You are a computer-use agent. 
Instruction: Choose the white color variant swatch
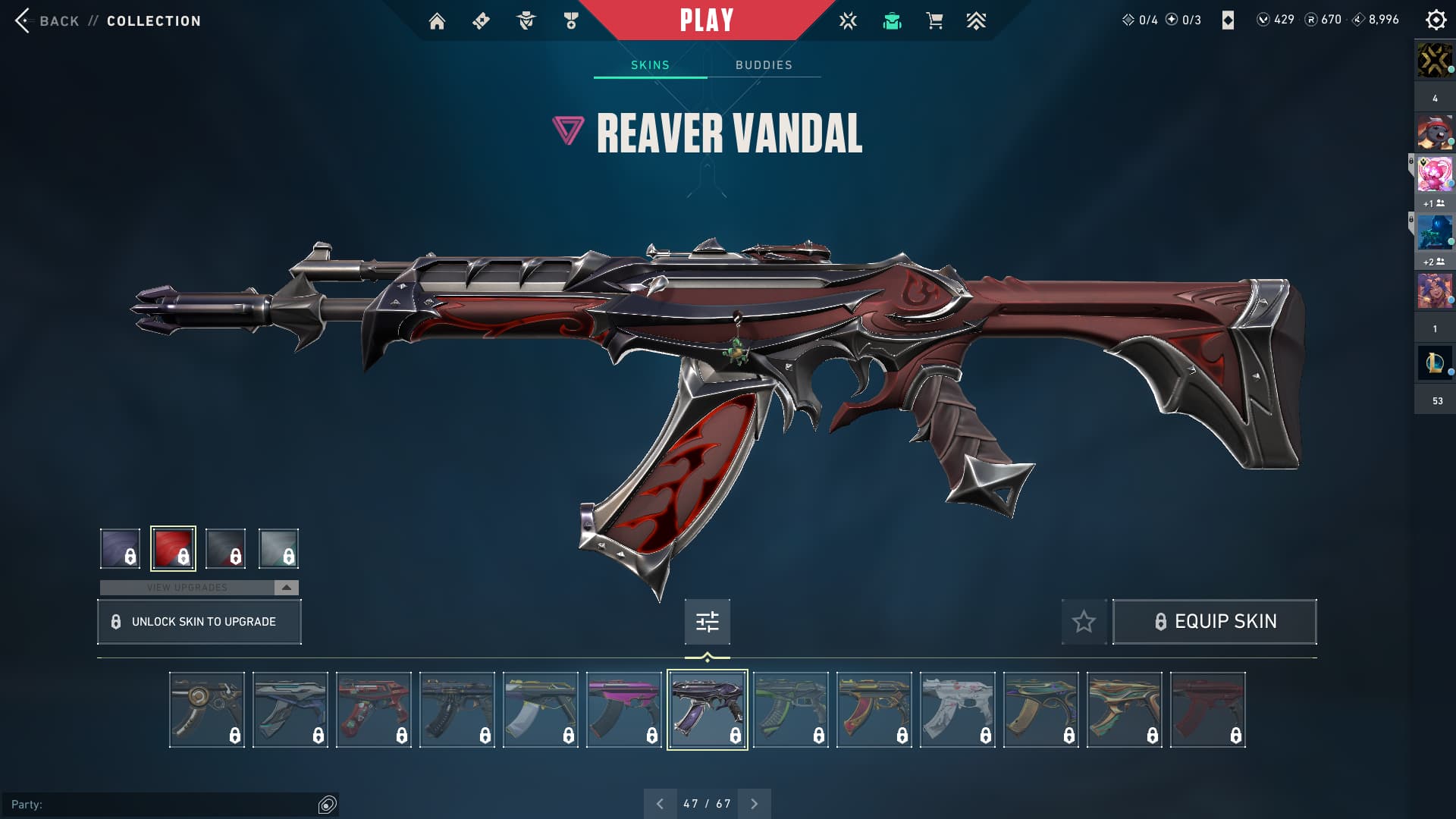278,548
